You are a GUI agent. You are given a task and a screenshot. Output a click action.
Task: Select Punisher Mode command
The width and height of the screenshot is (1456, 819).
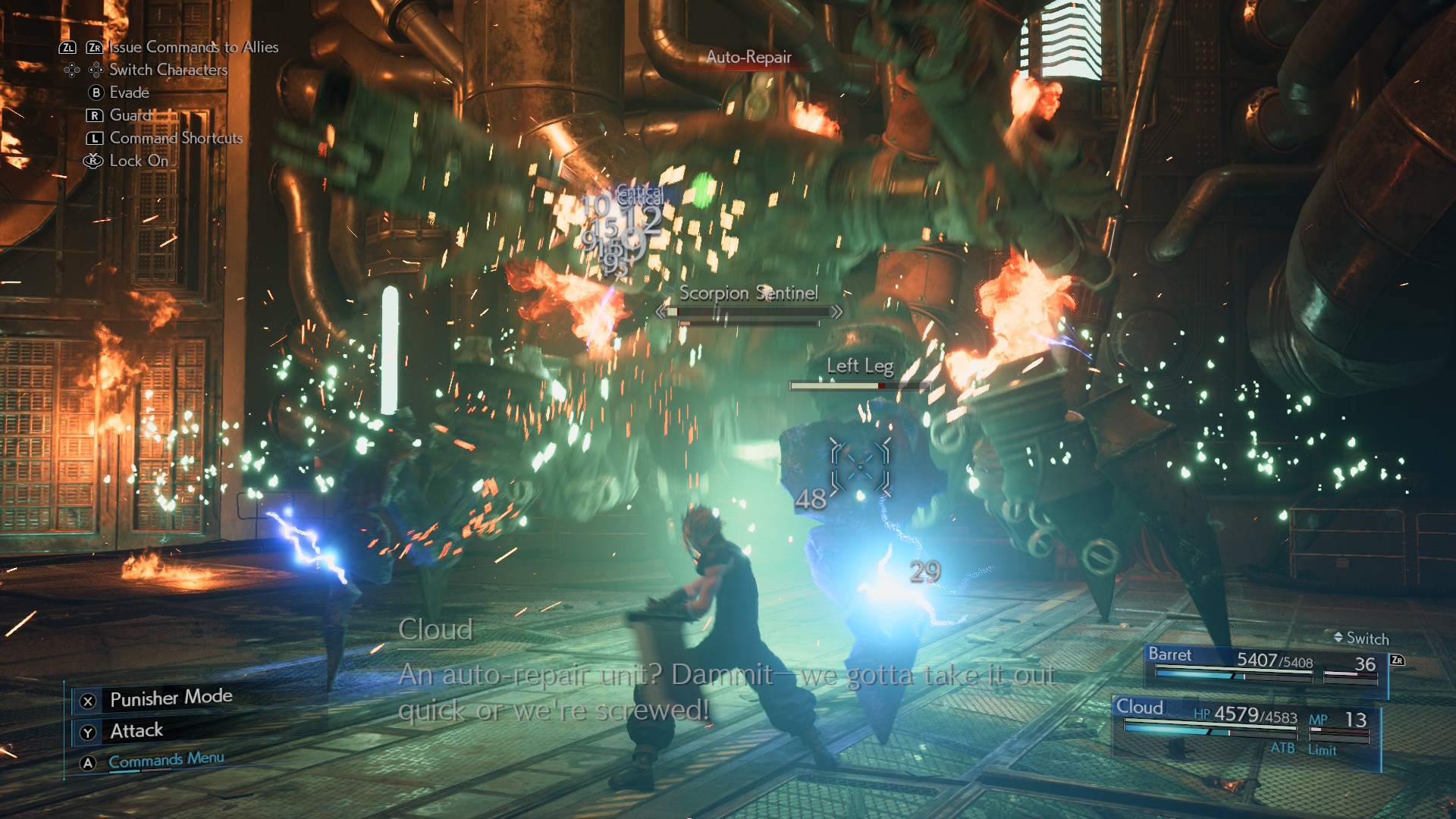click(171, 698)
